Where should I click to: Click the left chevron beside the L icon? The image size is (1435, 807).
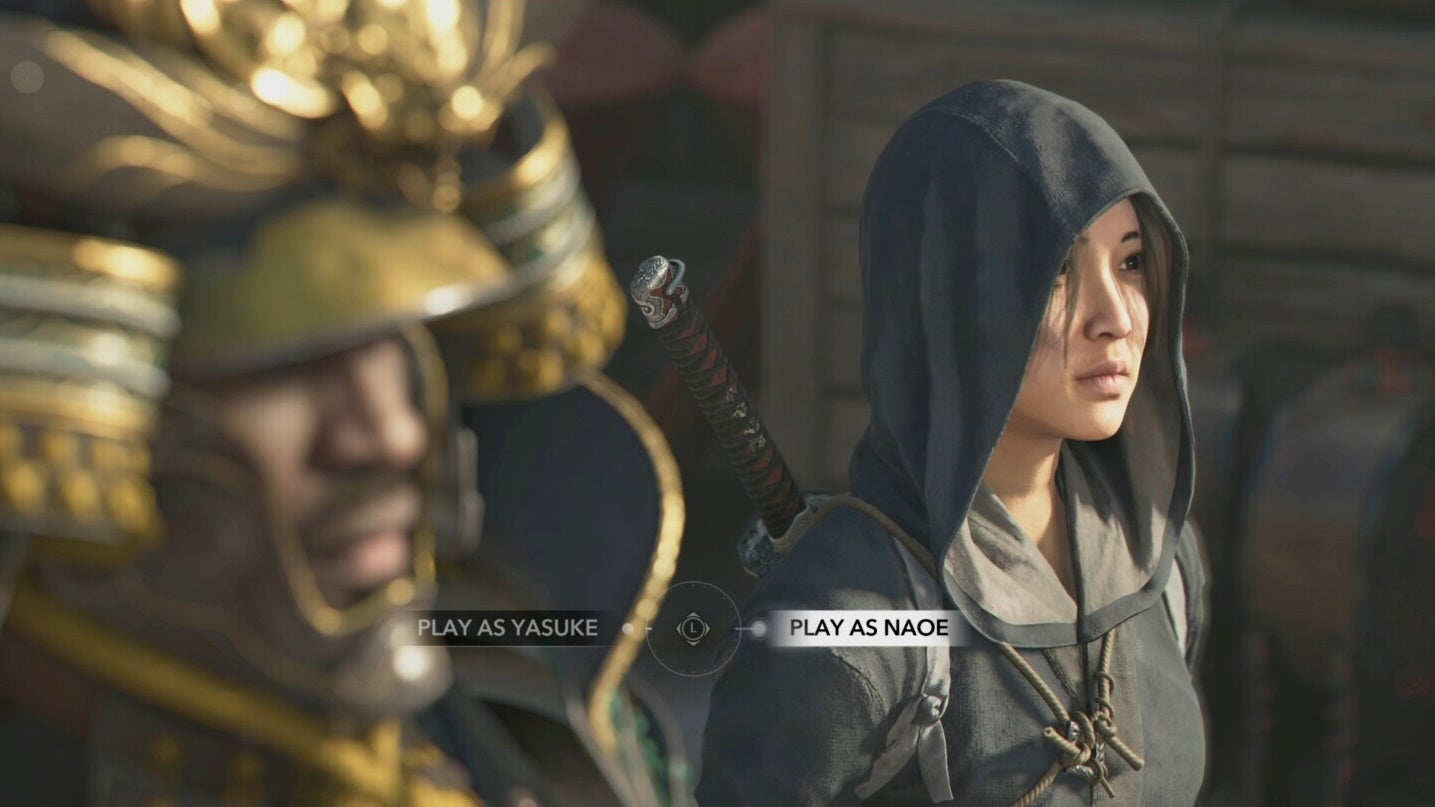click(681, 629)
